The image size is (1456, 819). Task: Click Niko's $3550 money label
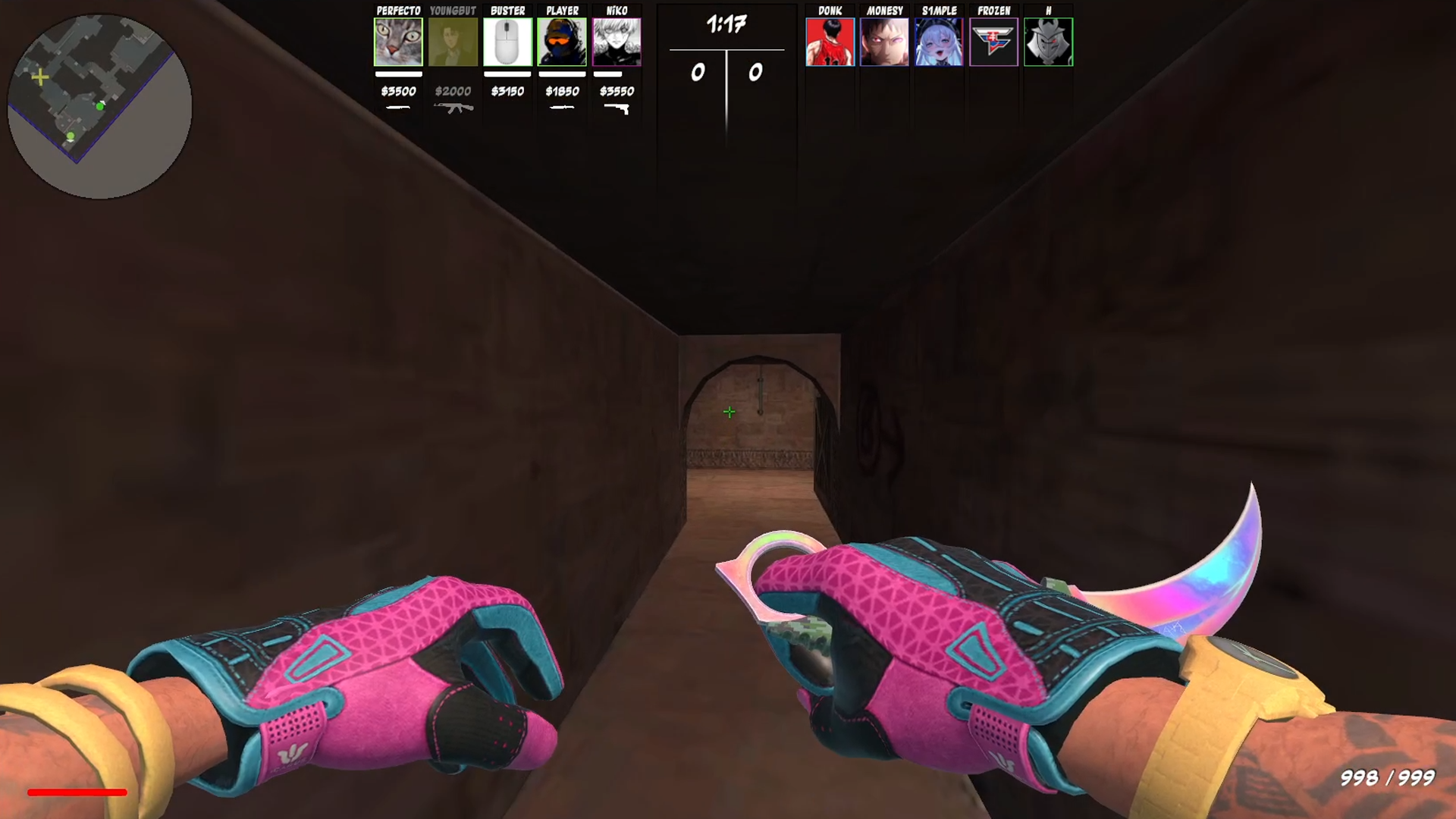click(616, 91)
